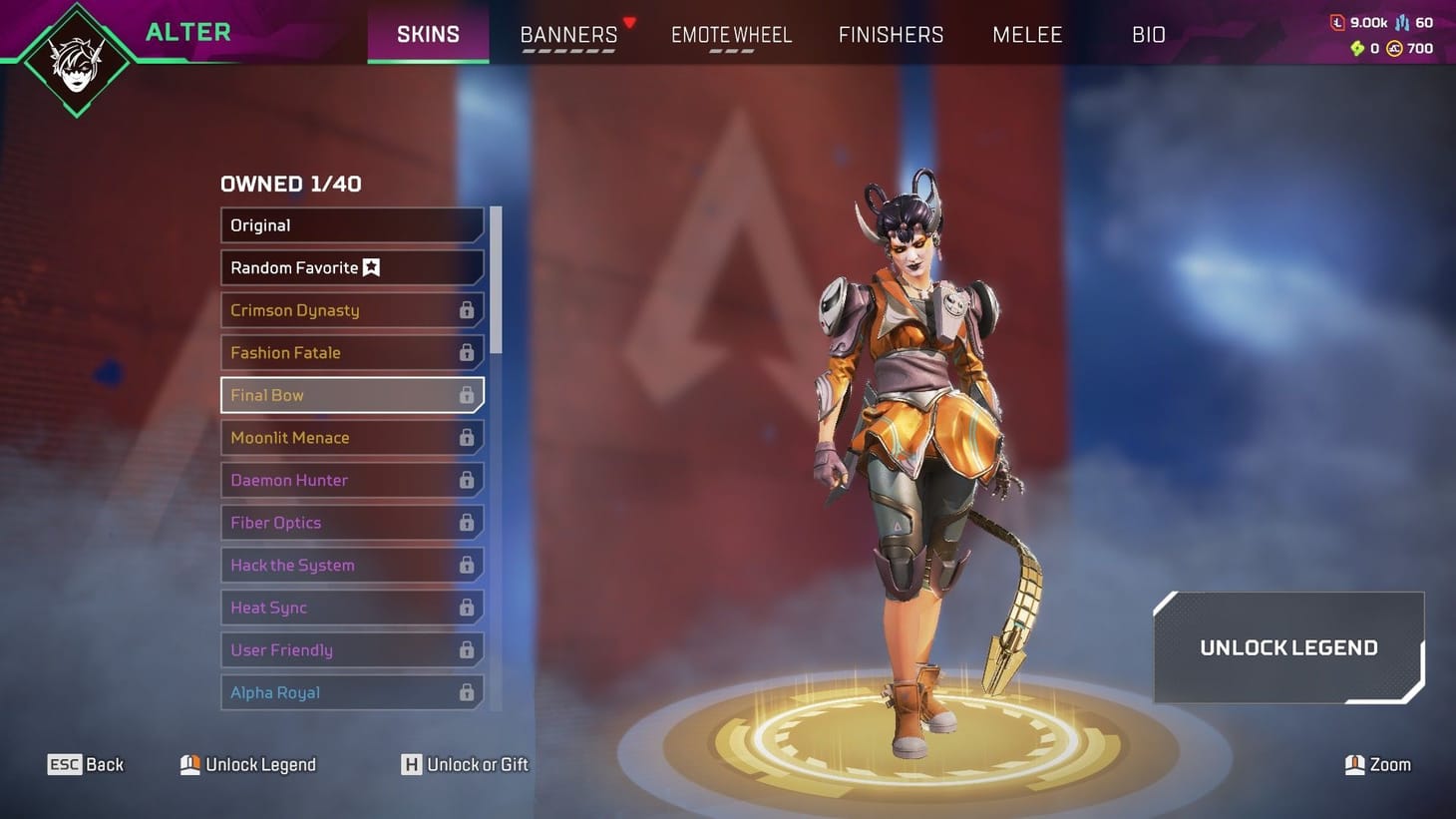
Task: Click the red notification badge on BANNERS
Action: [x=629, y=20]
